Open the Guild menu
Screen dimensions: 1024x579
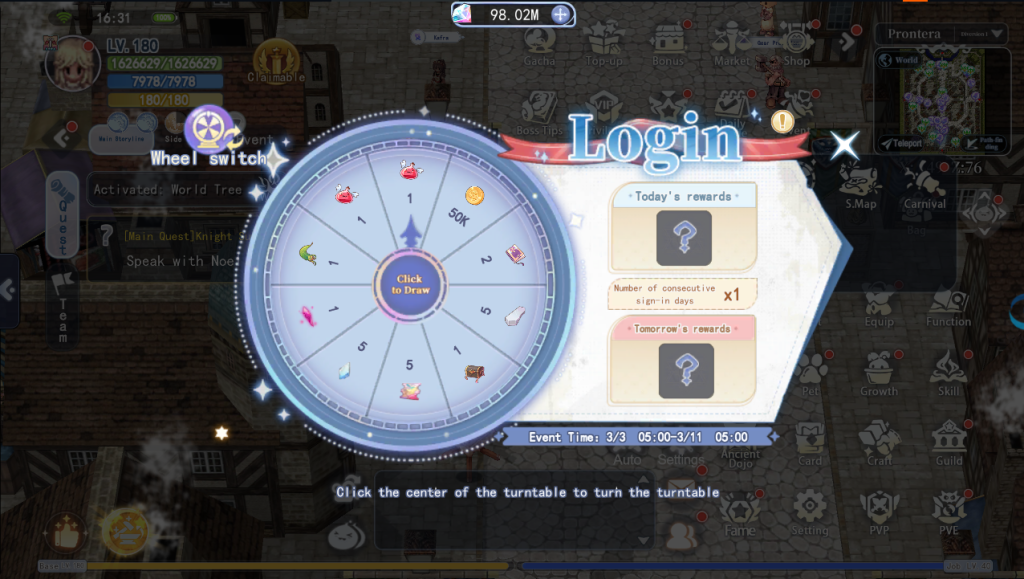(949, 442)
